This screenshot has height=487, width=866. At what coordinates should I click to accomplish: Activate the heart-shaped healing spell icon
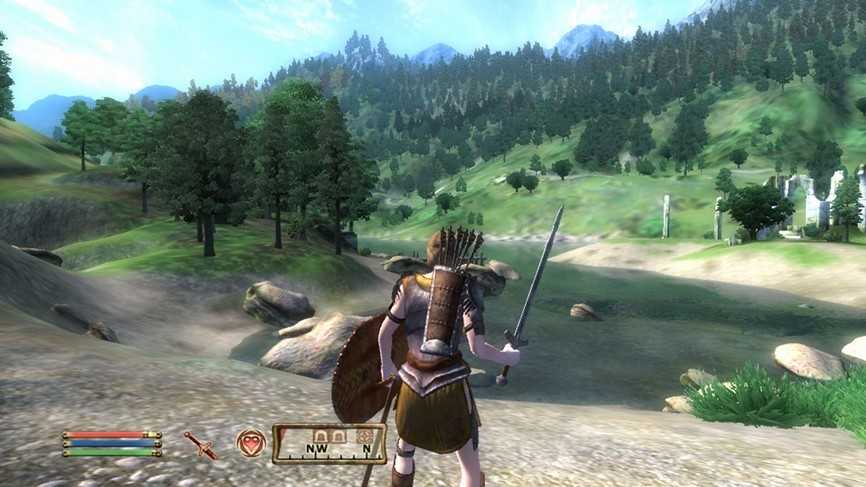[251, 443]
